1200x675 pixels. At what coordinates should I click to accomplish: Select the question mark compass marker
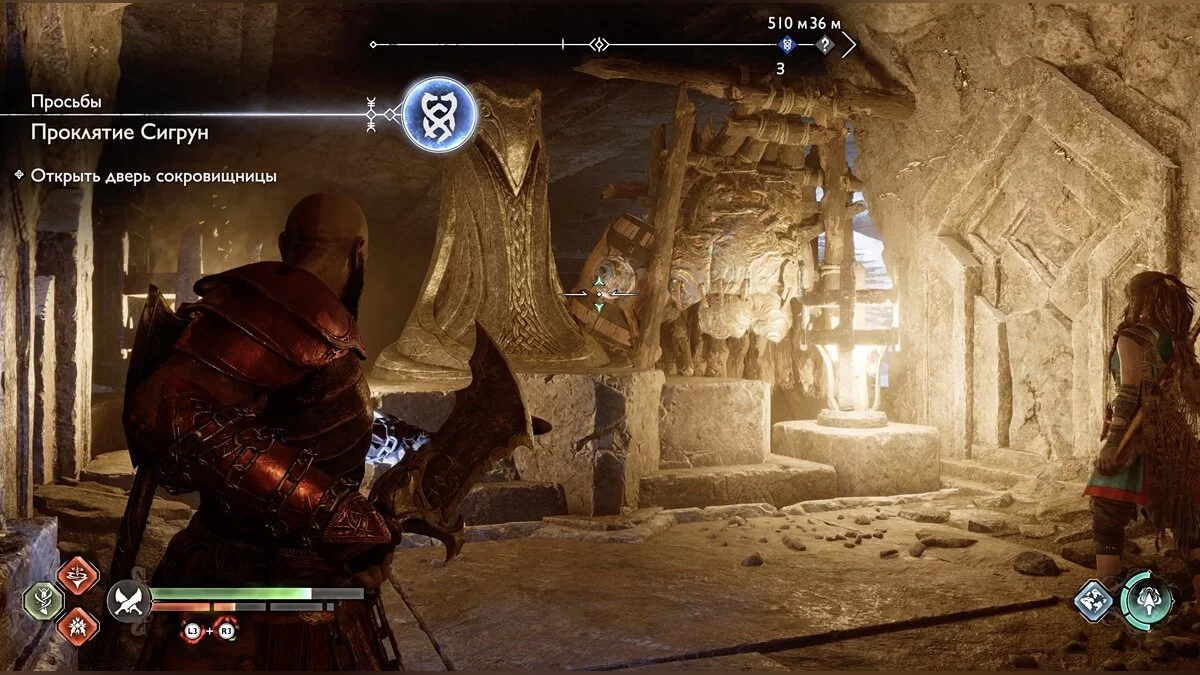click(x=824, y=45)
